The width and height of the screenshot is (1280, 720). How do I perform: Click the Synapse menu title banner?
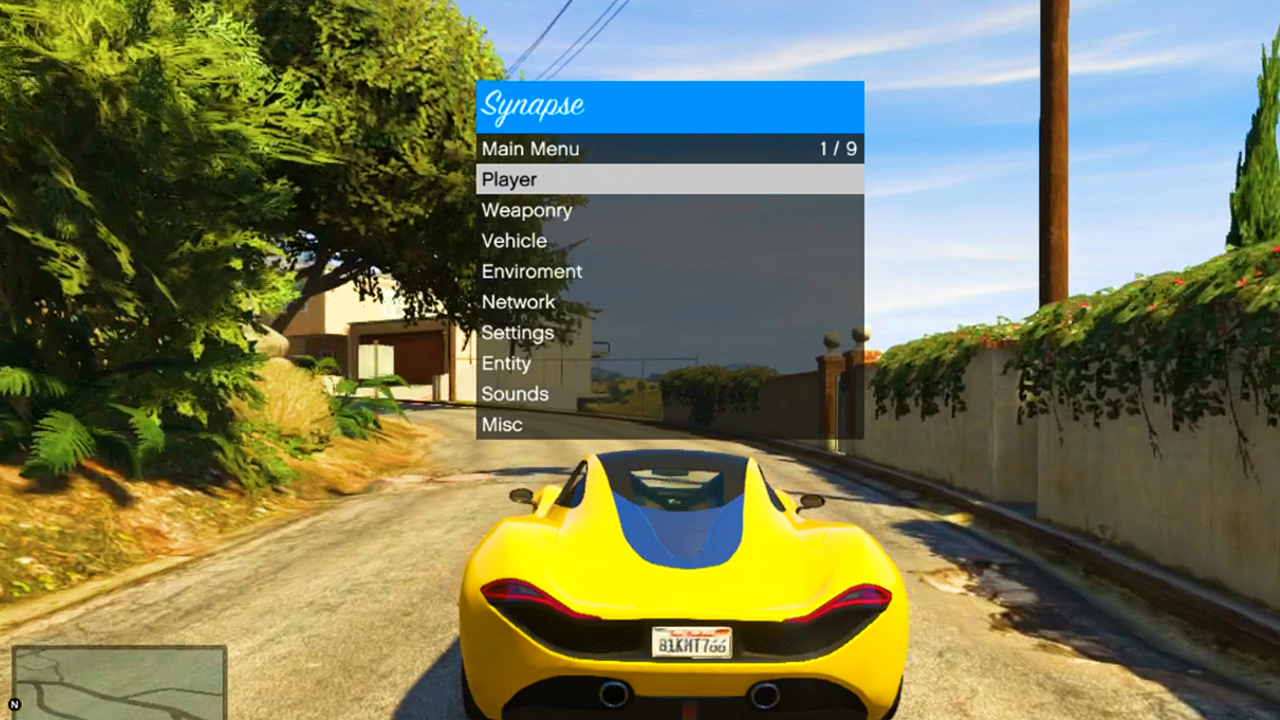point(669,106)
